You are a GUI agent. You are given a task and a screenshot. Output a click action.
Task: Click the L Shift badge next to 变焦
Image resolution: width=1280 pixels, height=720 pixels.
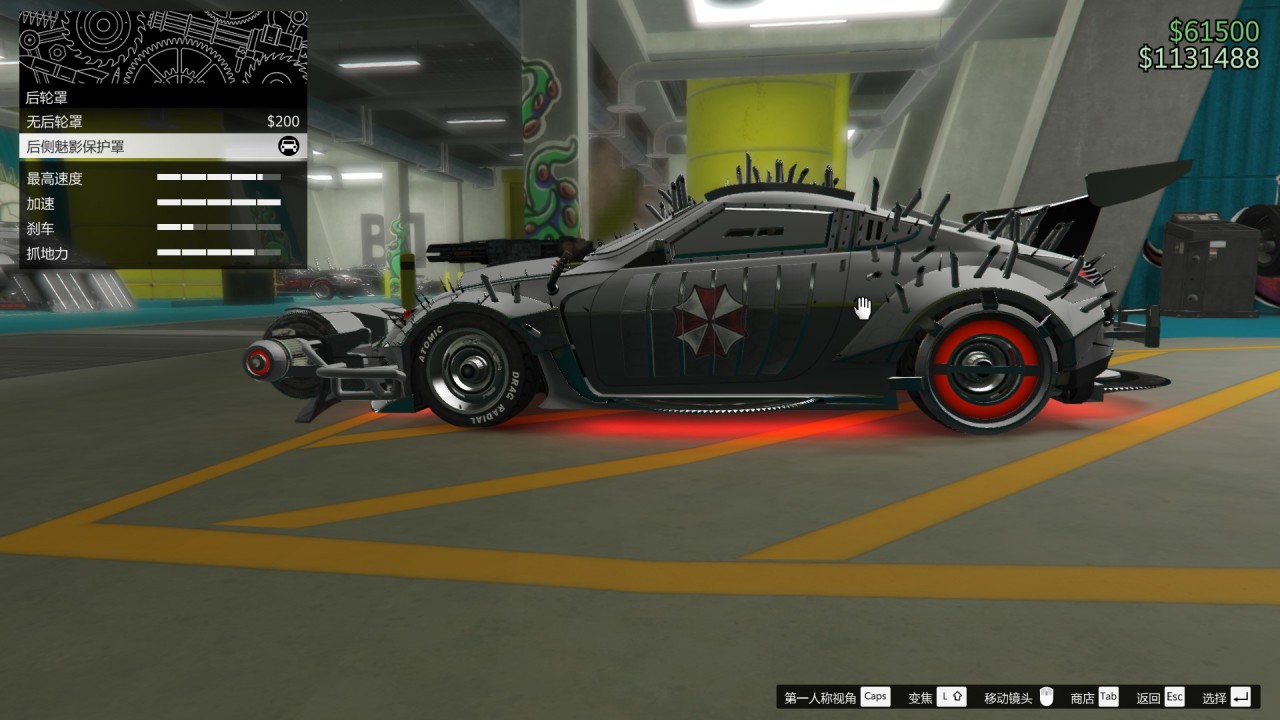(x=952, y=696)
